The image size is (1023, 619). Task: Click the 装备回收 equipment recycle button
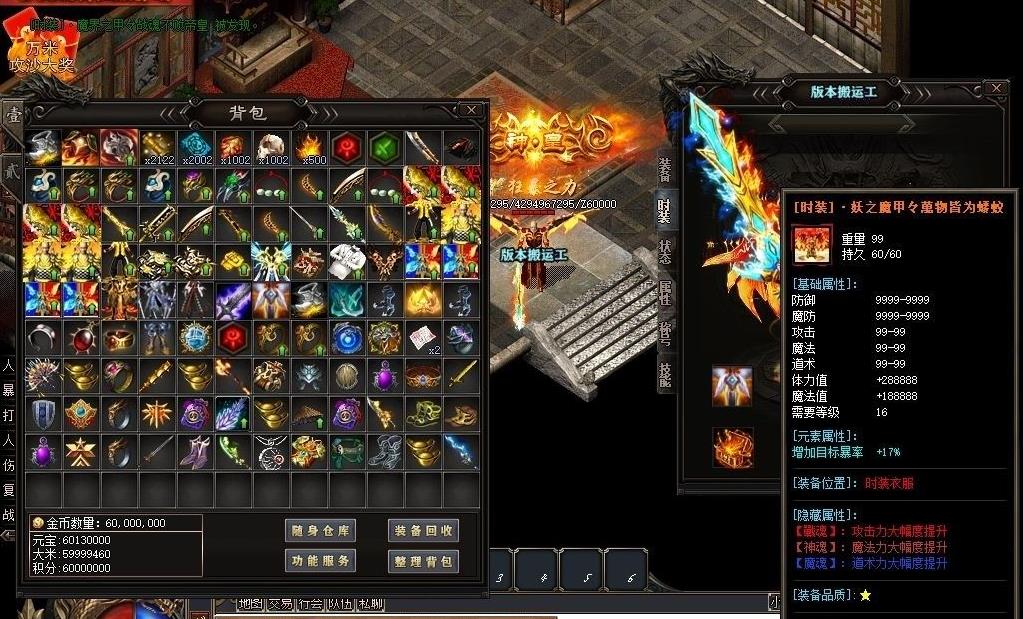coord(423,531)
